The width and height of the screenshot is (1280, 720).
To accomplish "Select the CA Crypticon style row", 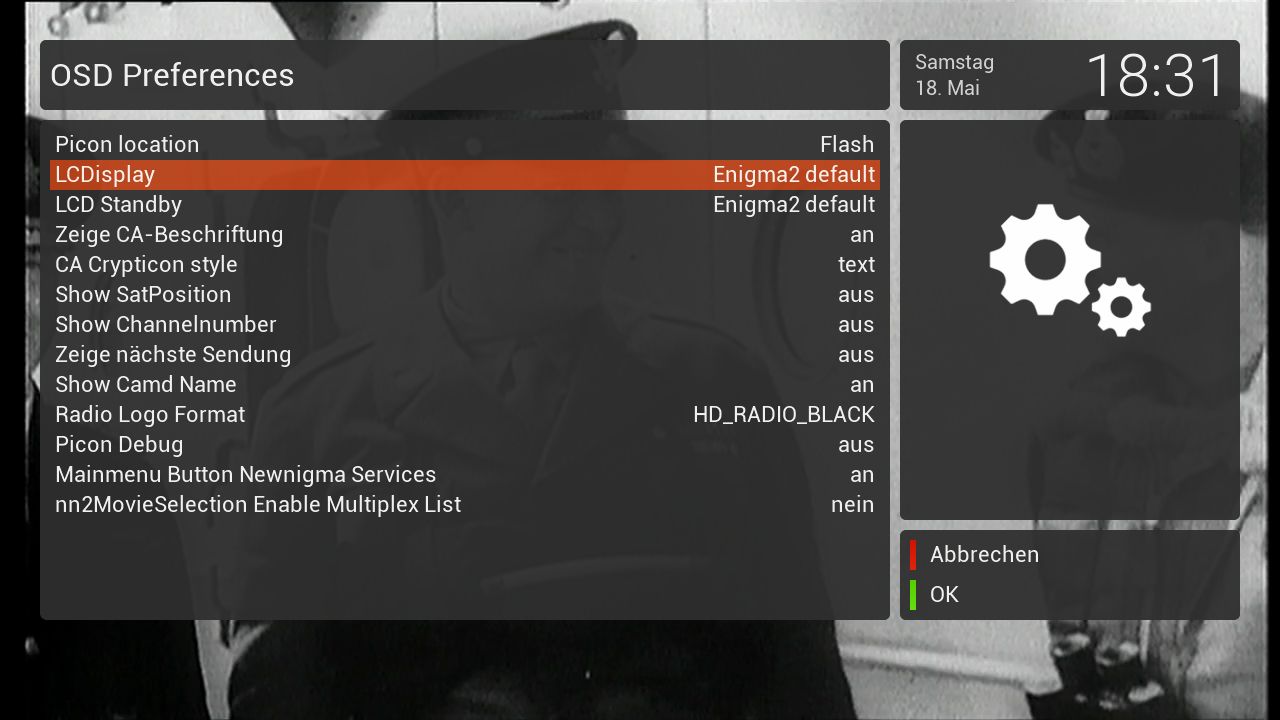I will (464, 264).
